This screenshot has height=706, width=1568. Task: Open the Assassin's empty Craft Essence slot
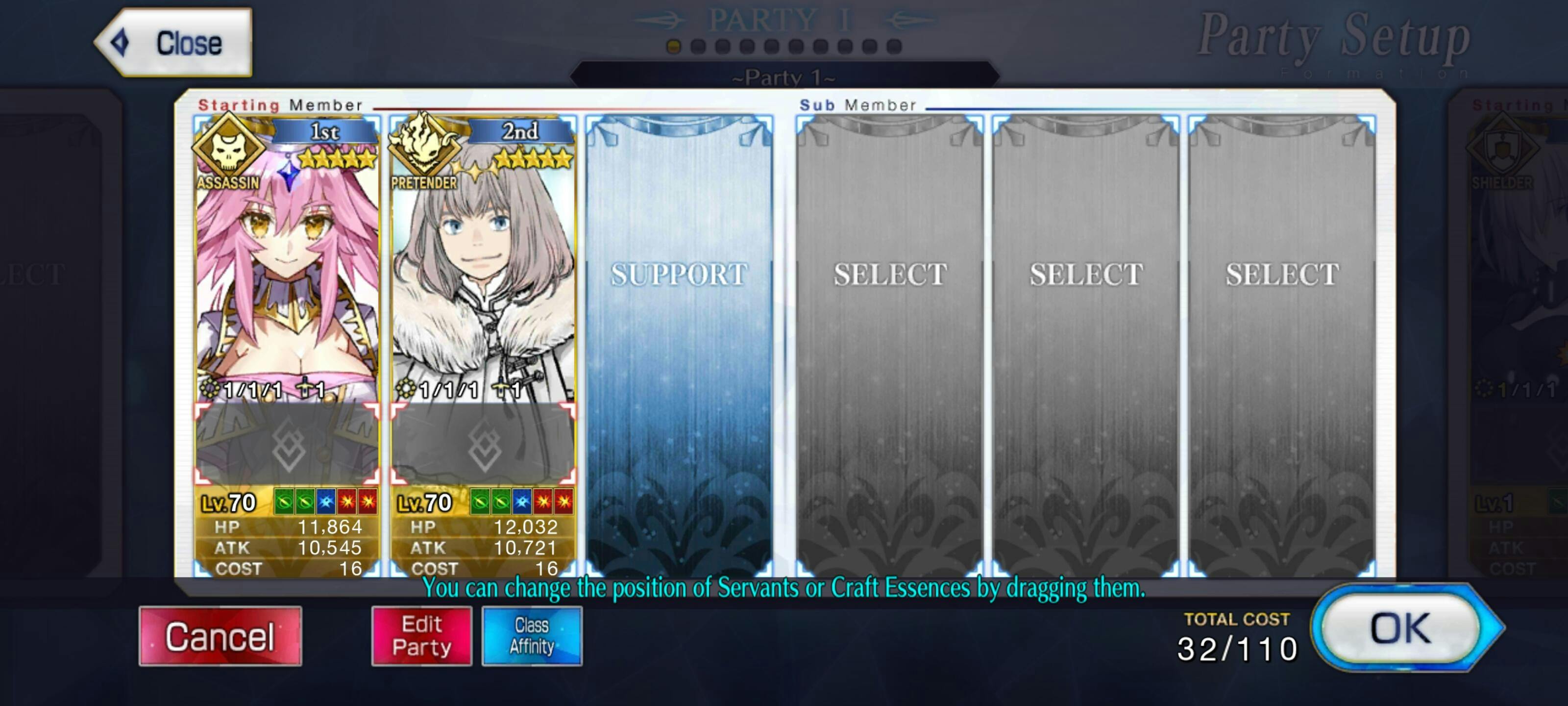(287, 444)
